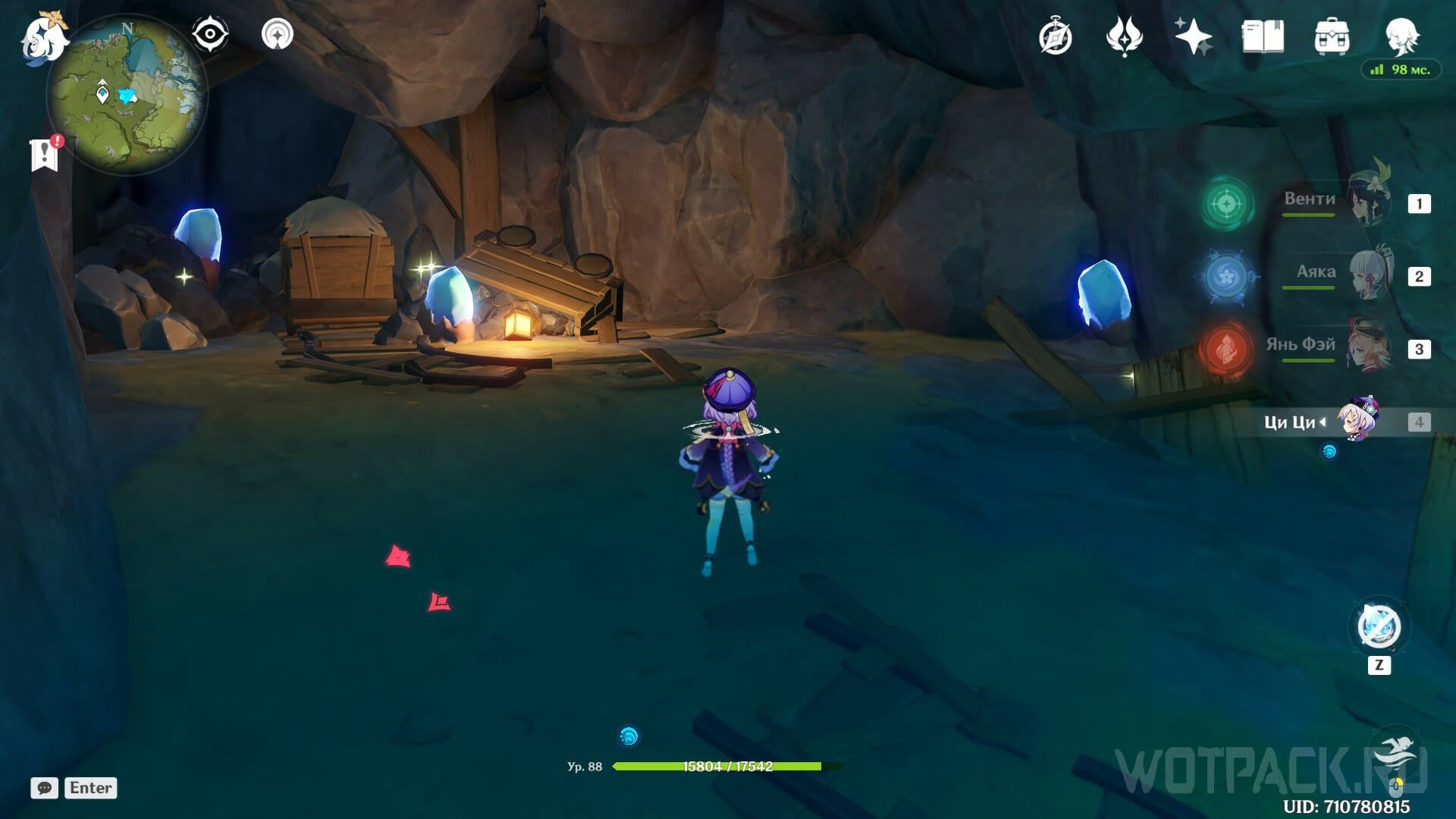
Task: Open the character profile head icon
Action: point(1401,35)
